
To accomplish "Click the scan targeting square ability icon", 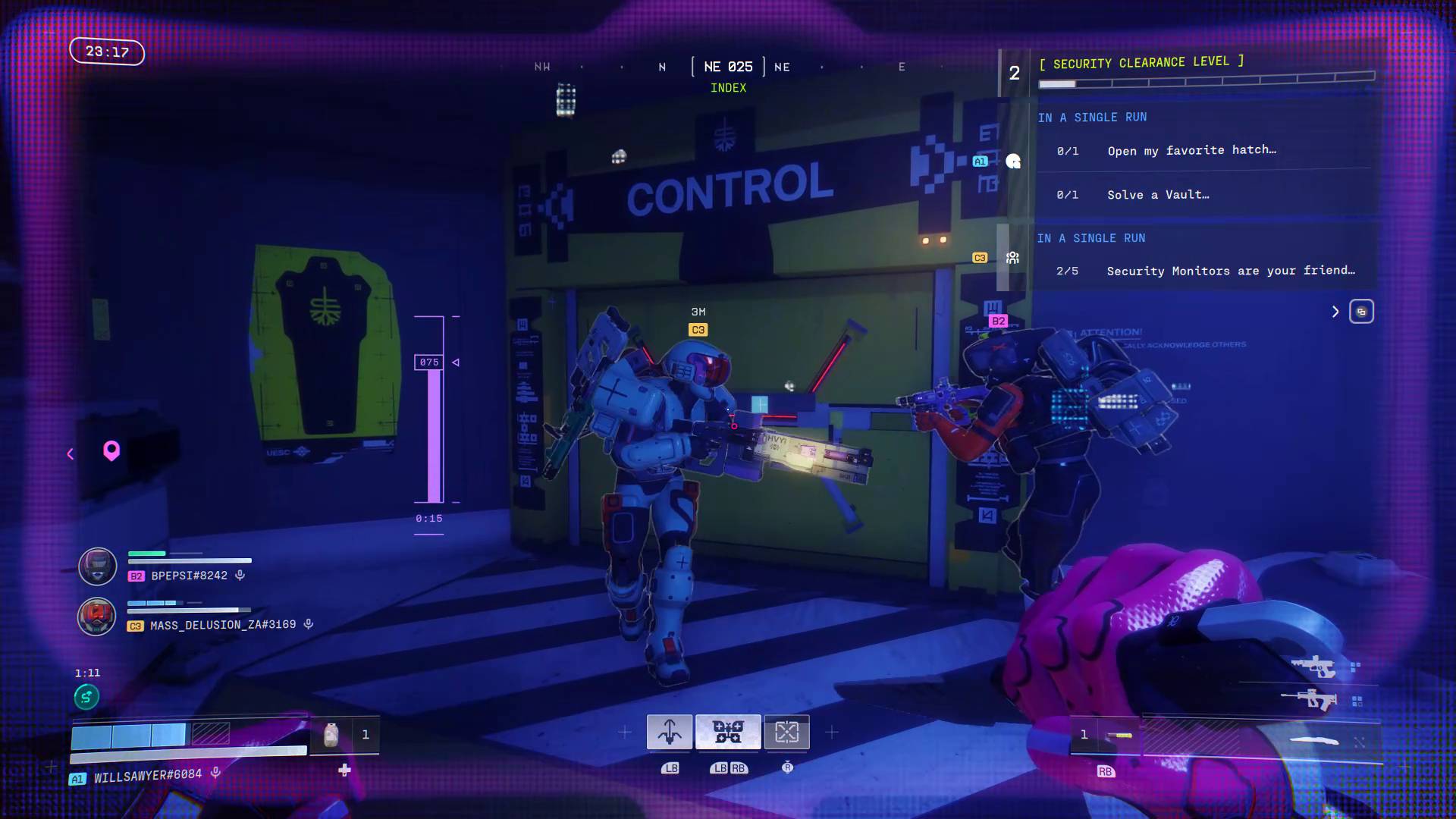I will (x=787, y=732).
